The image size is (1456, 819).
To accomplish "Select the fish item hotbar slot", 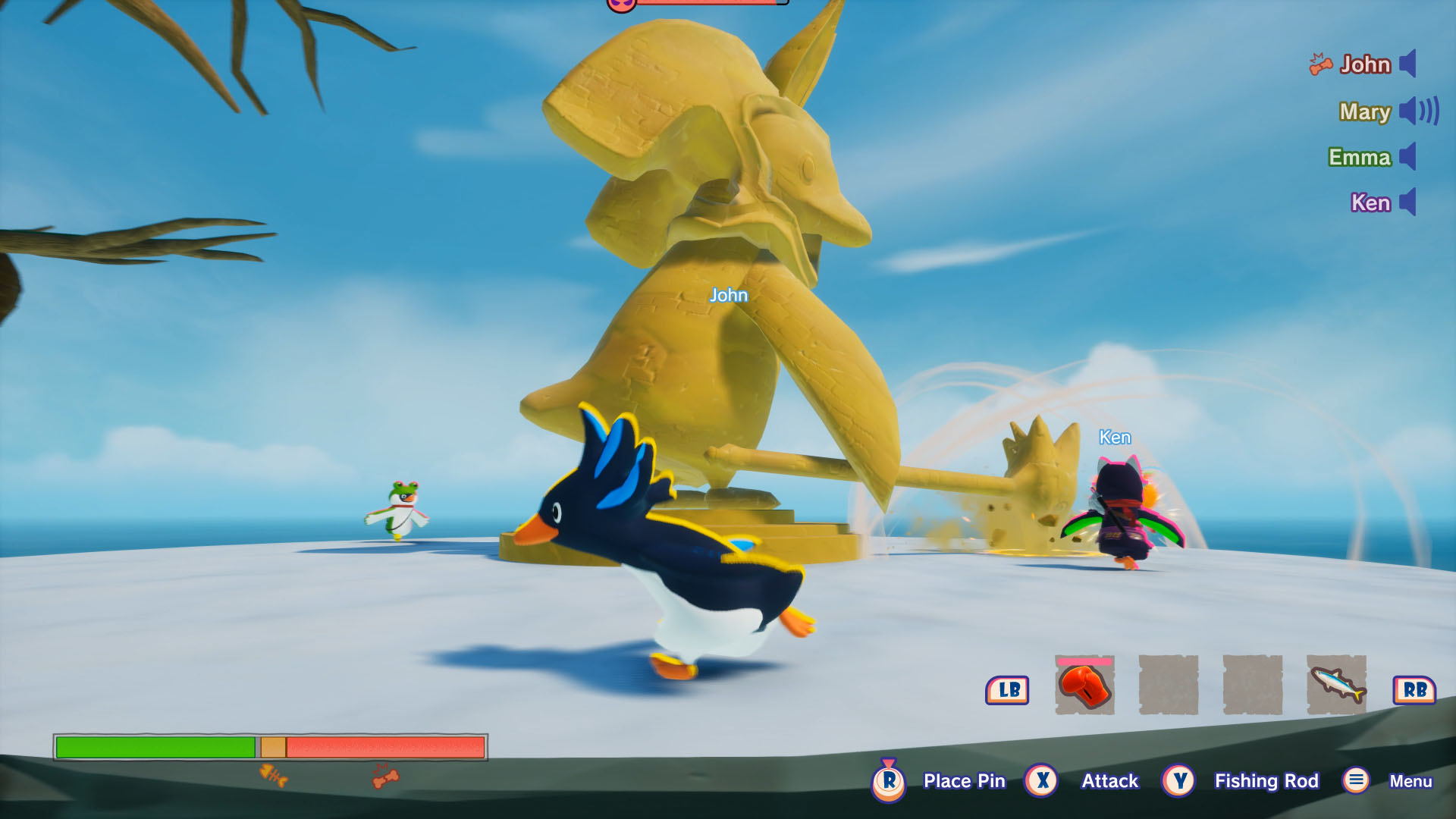I will 1336,686.
